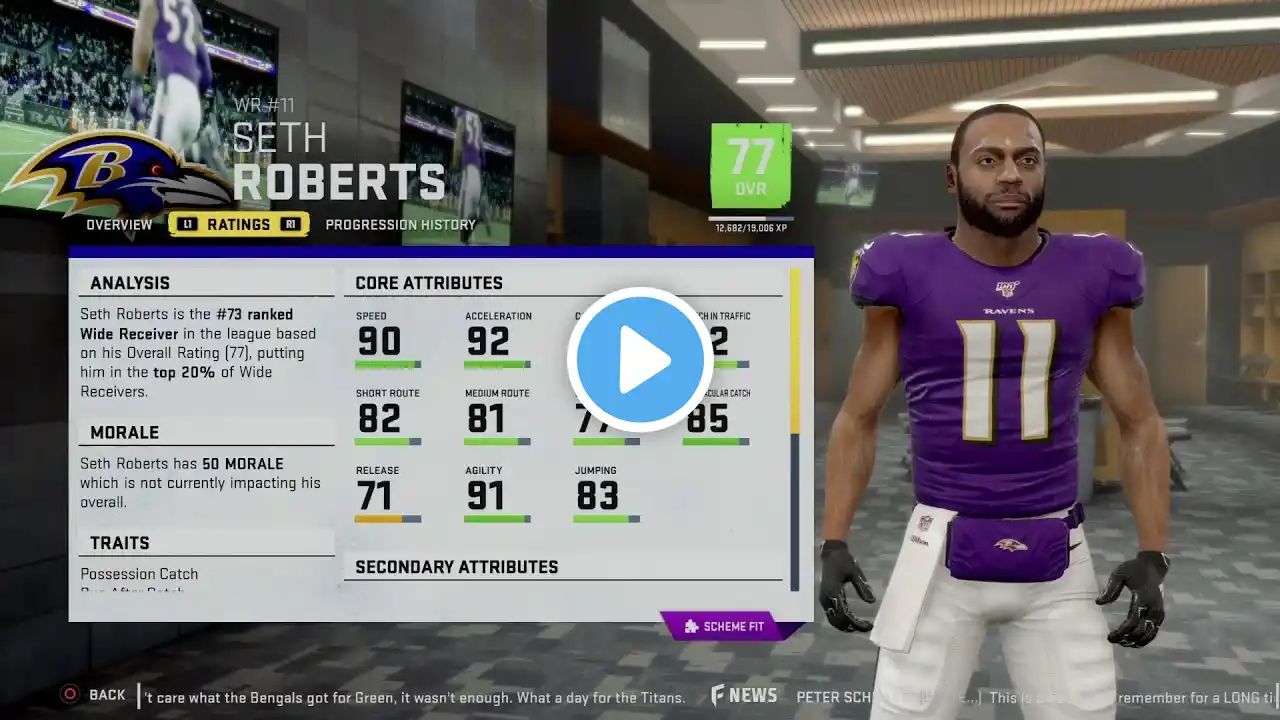
Task: Click the yellow ratings panel scrollbar
Action: tap(795, 350)
